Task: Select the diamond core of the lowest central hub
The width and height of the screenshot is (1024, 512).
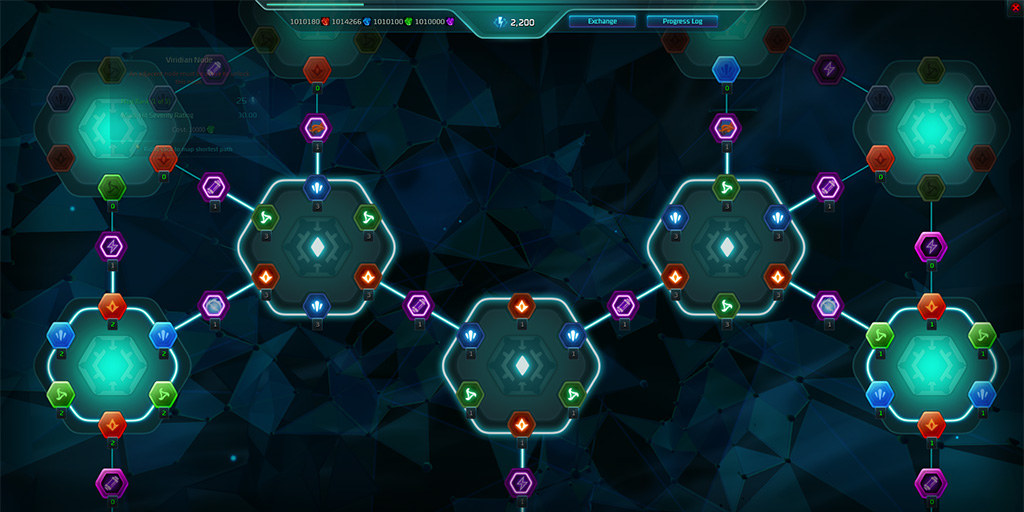Action: point(521,366)
